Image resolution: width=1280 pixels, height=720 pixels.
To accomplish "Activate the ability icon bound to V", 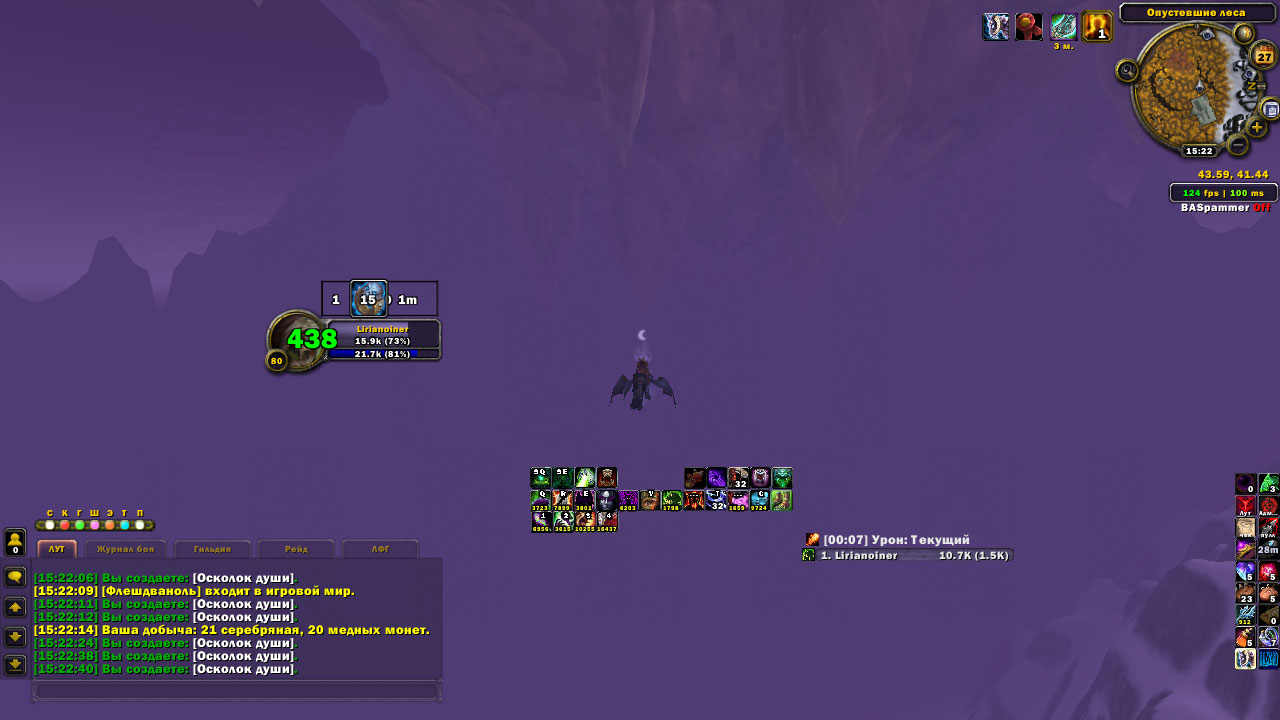I will point(650,500).
